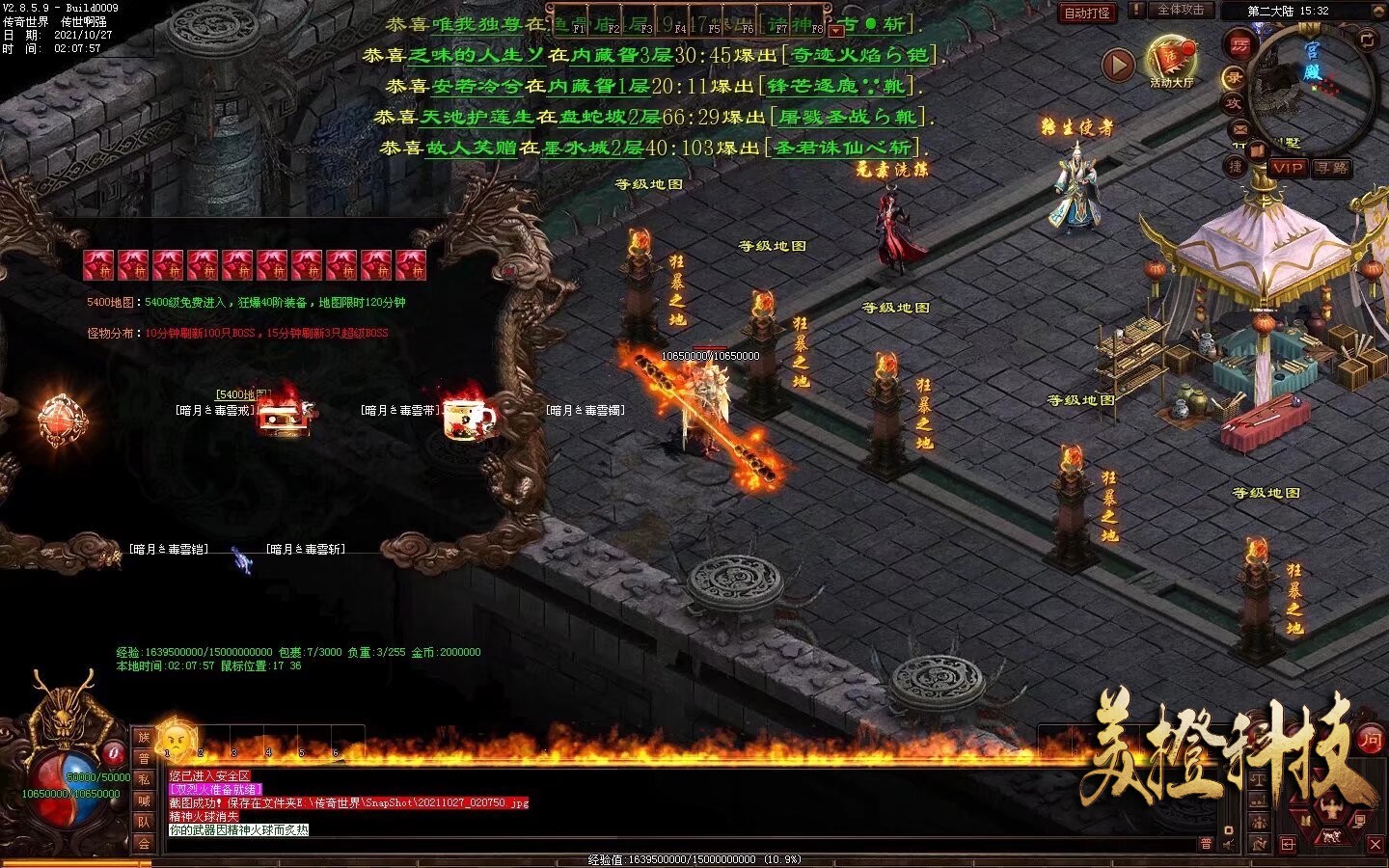Viewport: 1389px width, 868px height.
Task: Click the VIP button
Action: (1289, 170)
